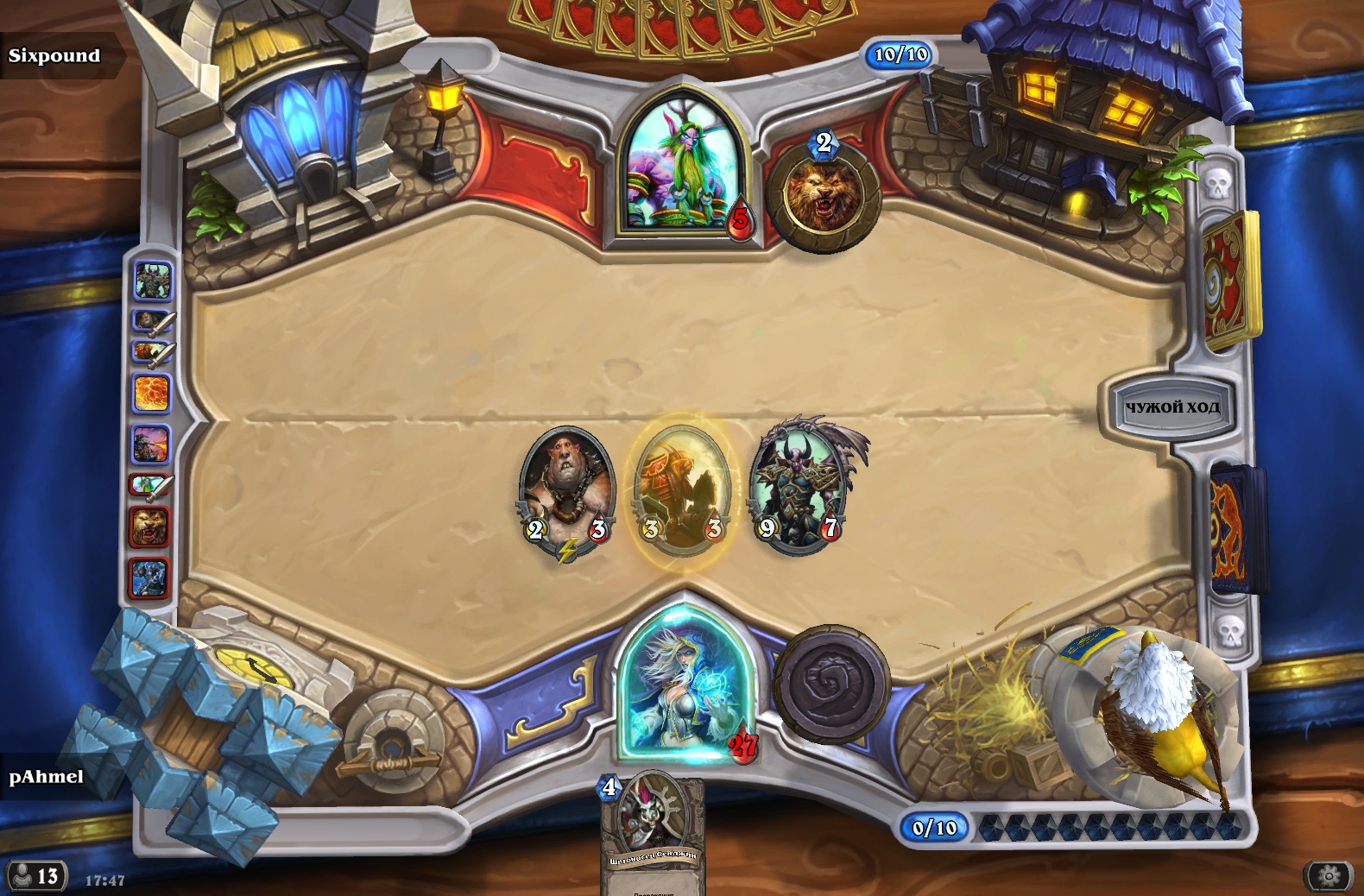This screenshot has width=1364, height=896.
Task: View the lava fire spell history tile
Action: [x=152, y=394]
